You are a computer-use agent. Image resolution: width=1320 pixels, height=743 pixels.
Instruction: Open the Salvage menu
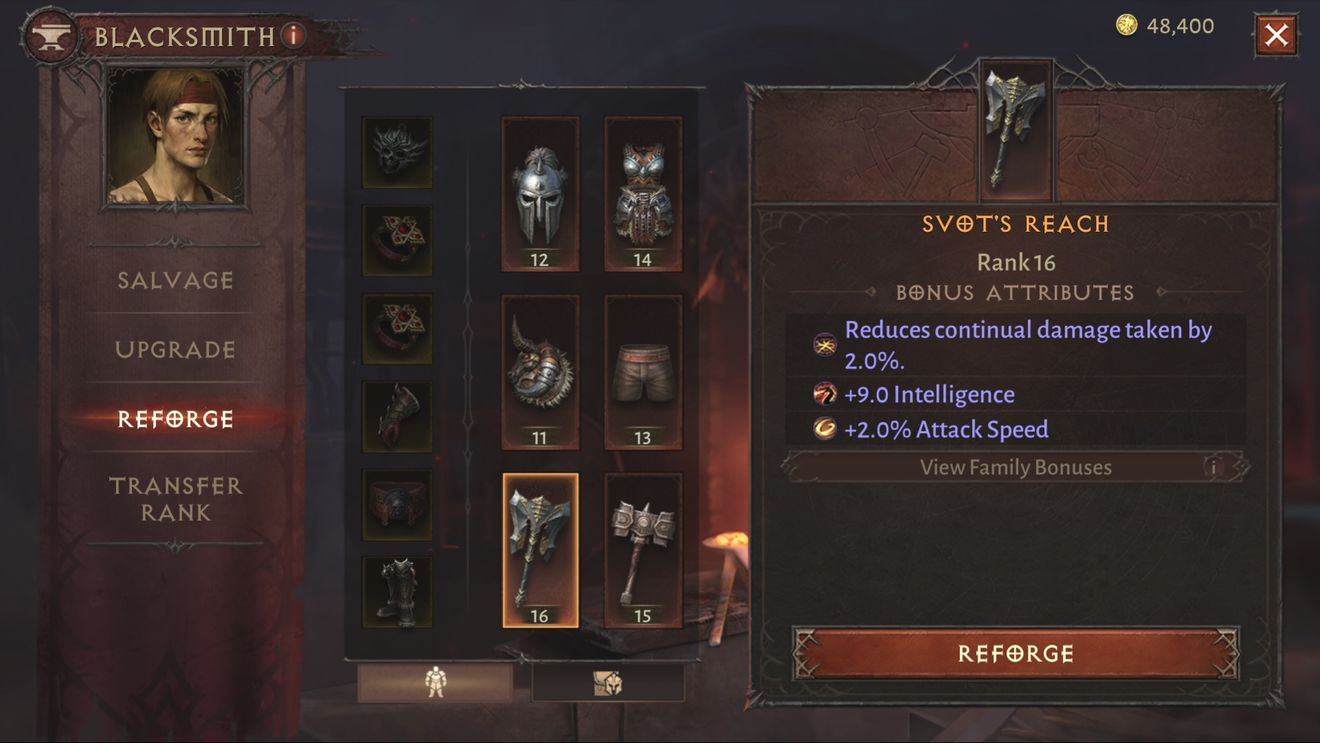tap(176, 281)
